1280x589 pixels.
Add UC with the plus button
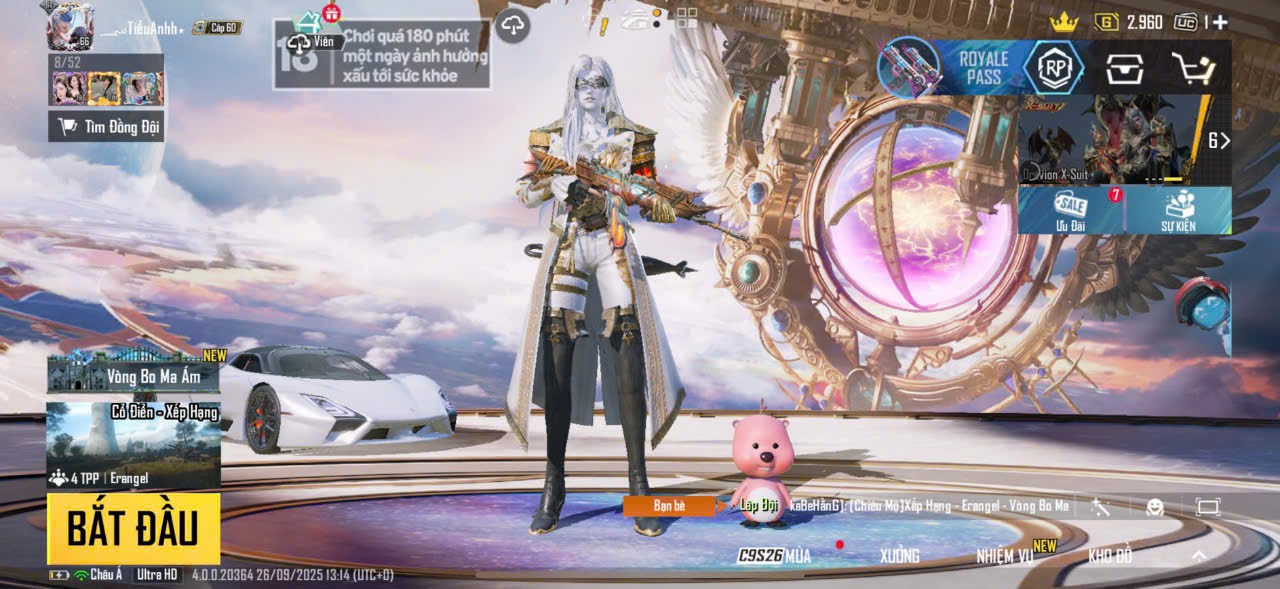click(x=1220, y=22)
